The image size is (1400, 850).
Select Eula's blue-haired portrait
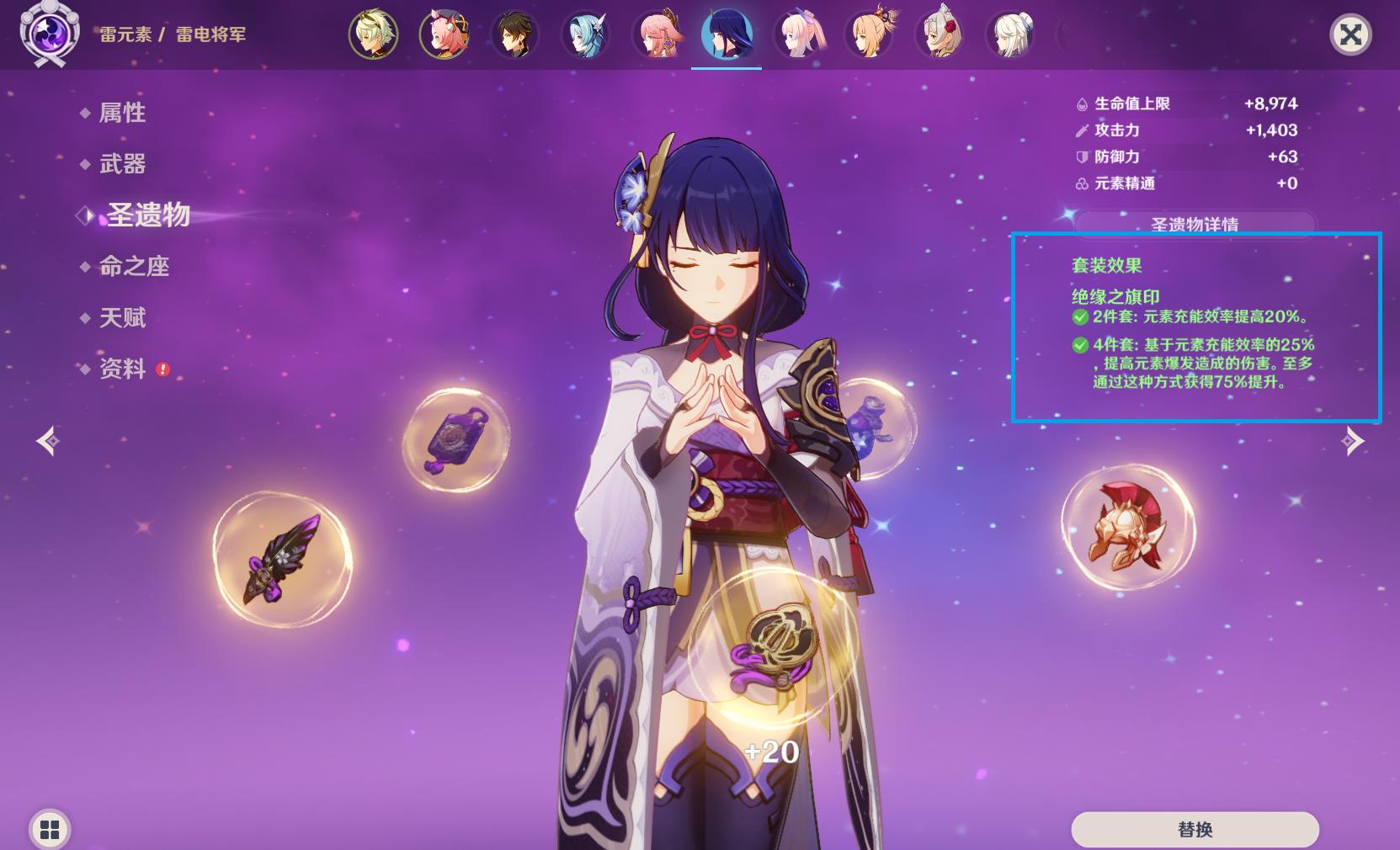pos(585,35)
